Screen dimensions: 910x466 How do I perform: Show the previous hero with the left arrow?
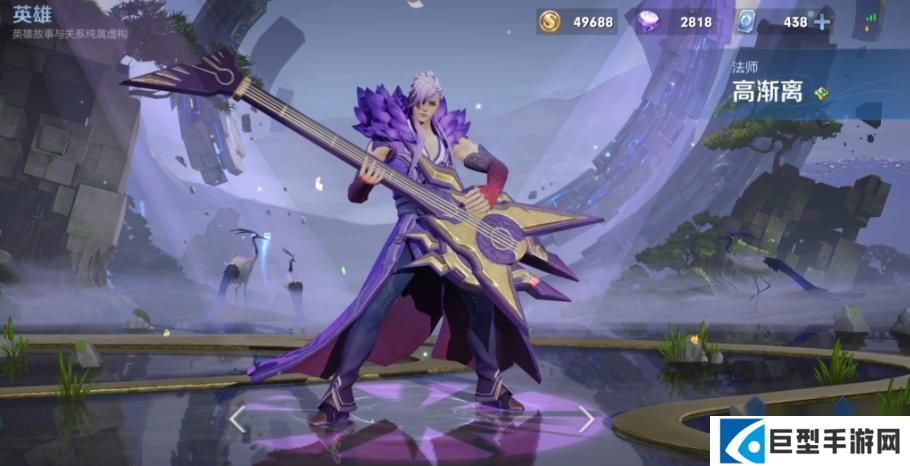tap(237, 420)
